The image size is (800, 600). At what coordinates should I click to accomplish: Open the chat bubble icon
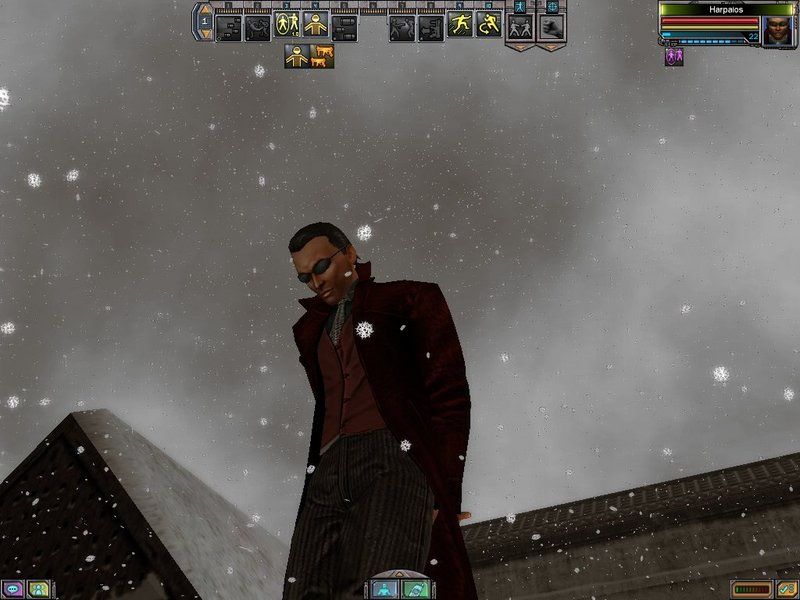click(x=13, y=589)
